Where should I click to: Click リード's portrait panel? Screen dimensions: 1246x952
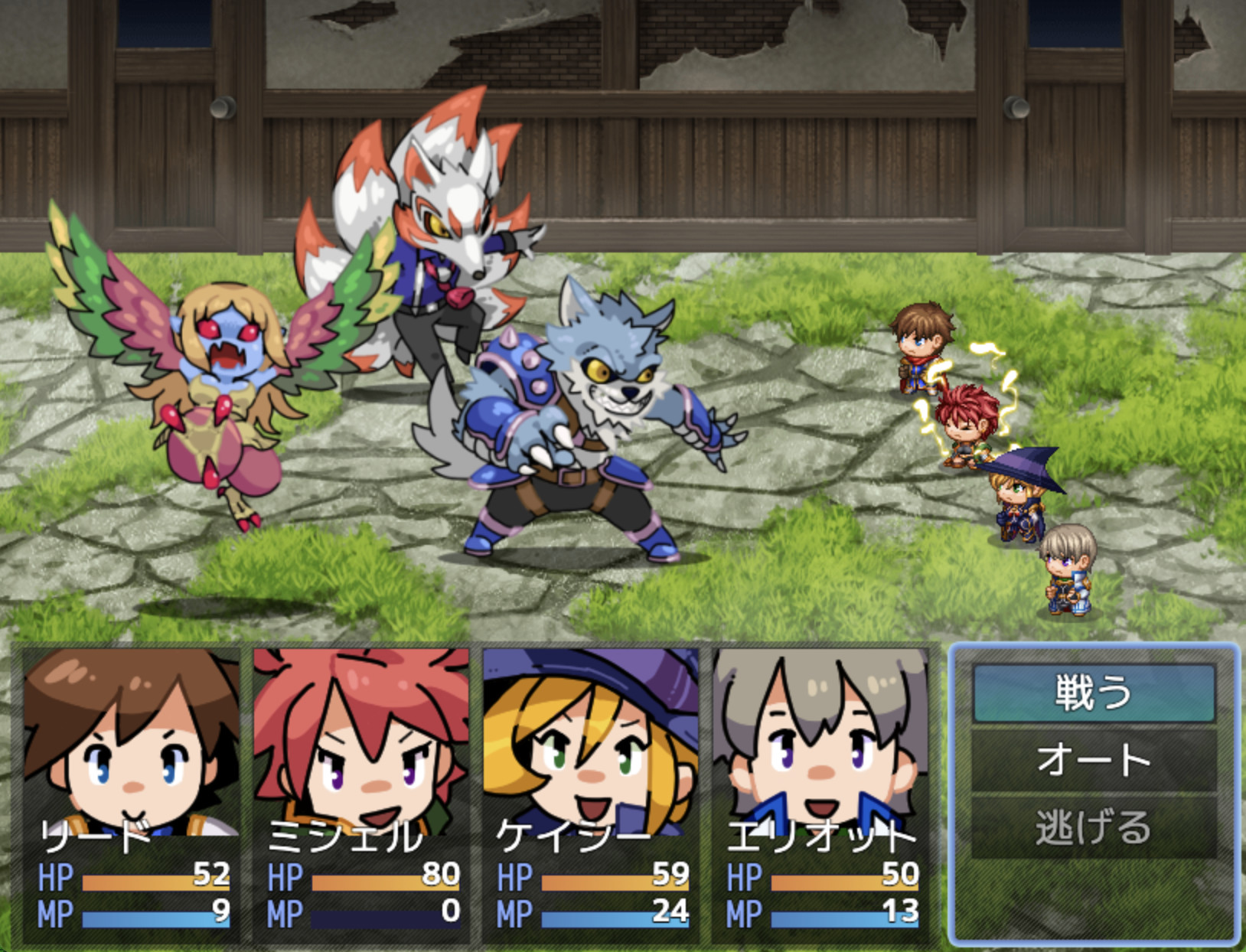coord(130,742)
